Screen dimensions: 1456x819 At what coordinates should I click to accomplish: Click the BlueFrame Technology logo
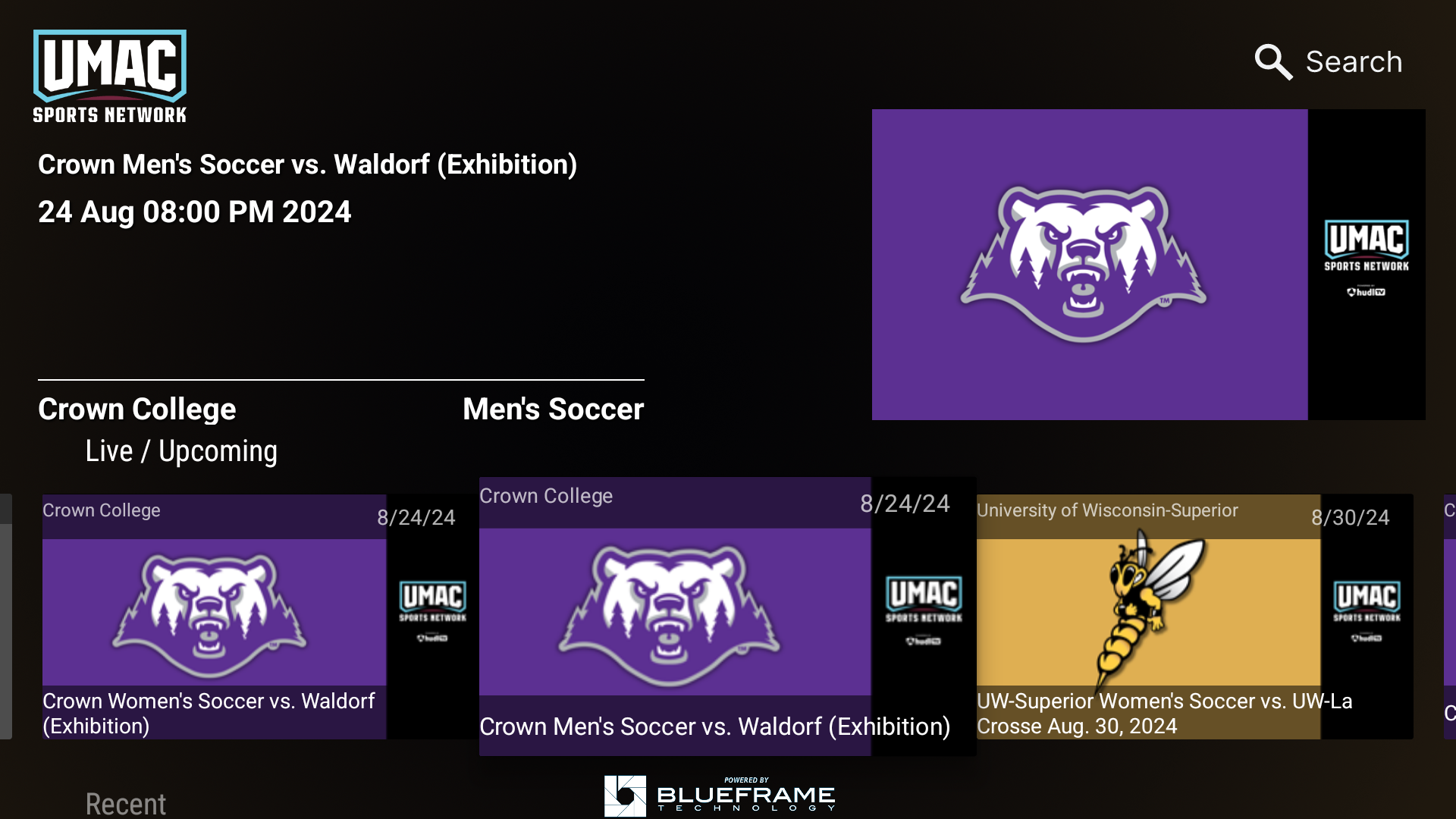[x=719, y=795]
